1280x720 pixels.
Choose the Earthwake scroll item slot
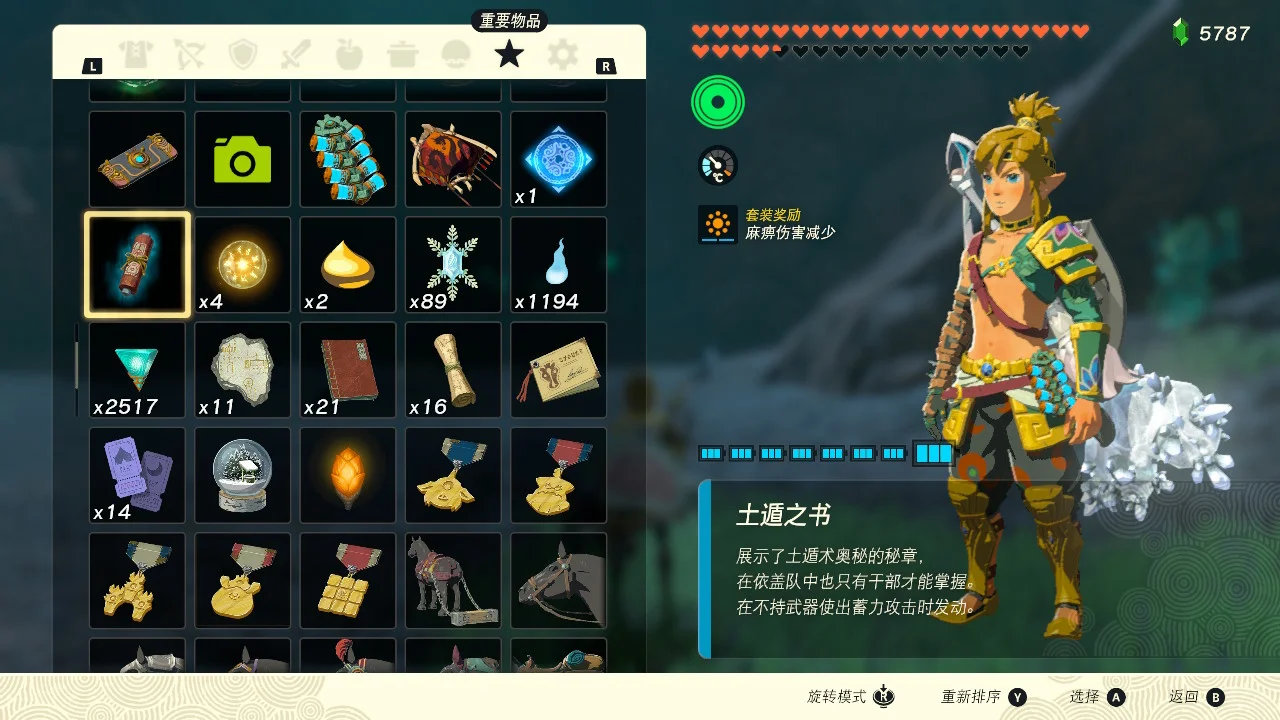137,265
